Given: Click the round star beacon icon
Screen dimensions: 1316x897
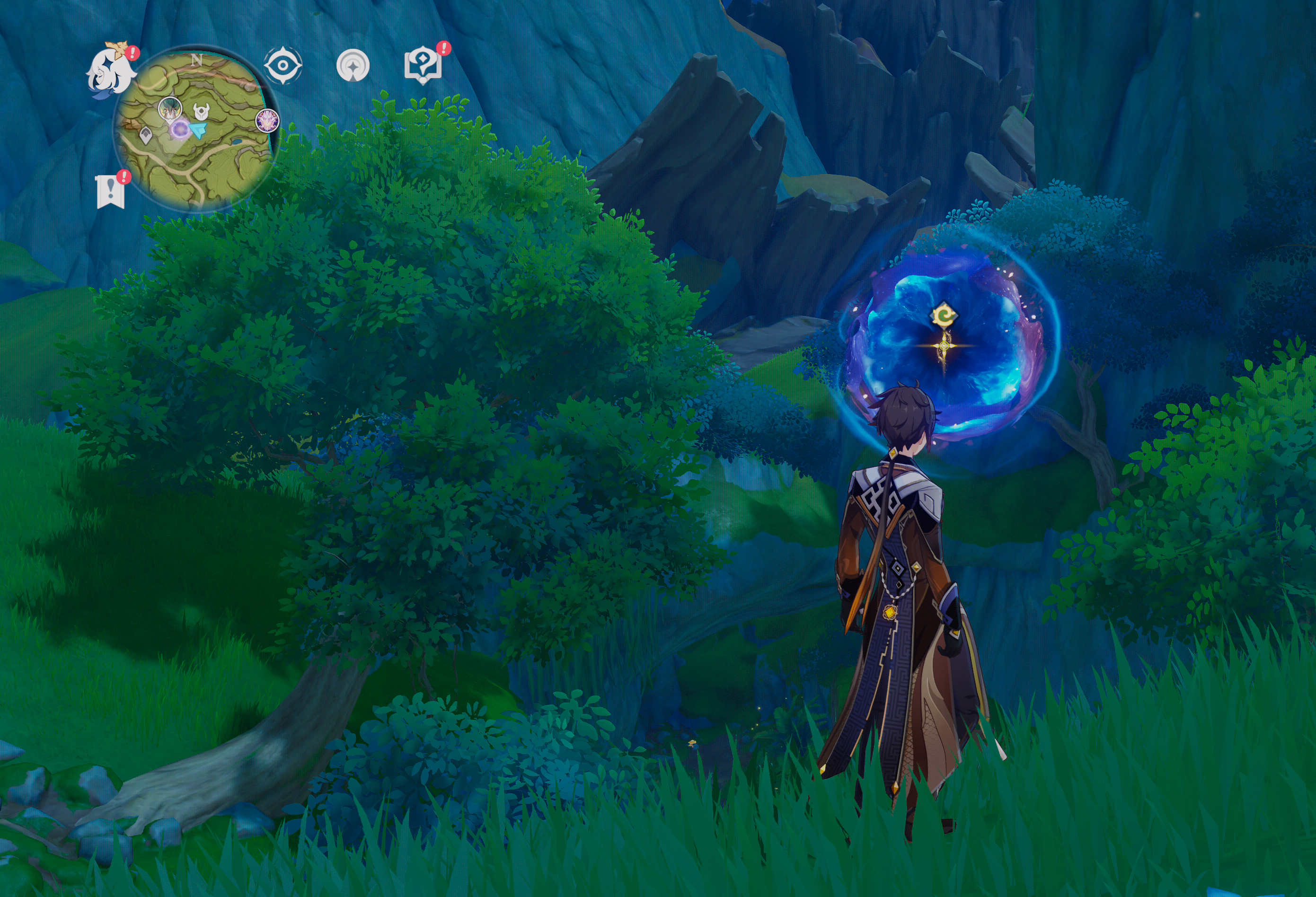Looking at the screenshot, I should (353, 66).
